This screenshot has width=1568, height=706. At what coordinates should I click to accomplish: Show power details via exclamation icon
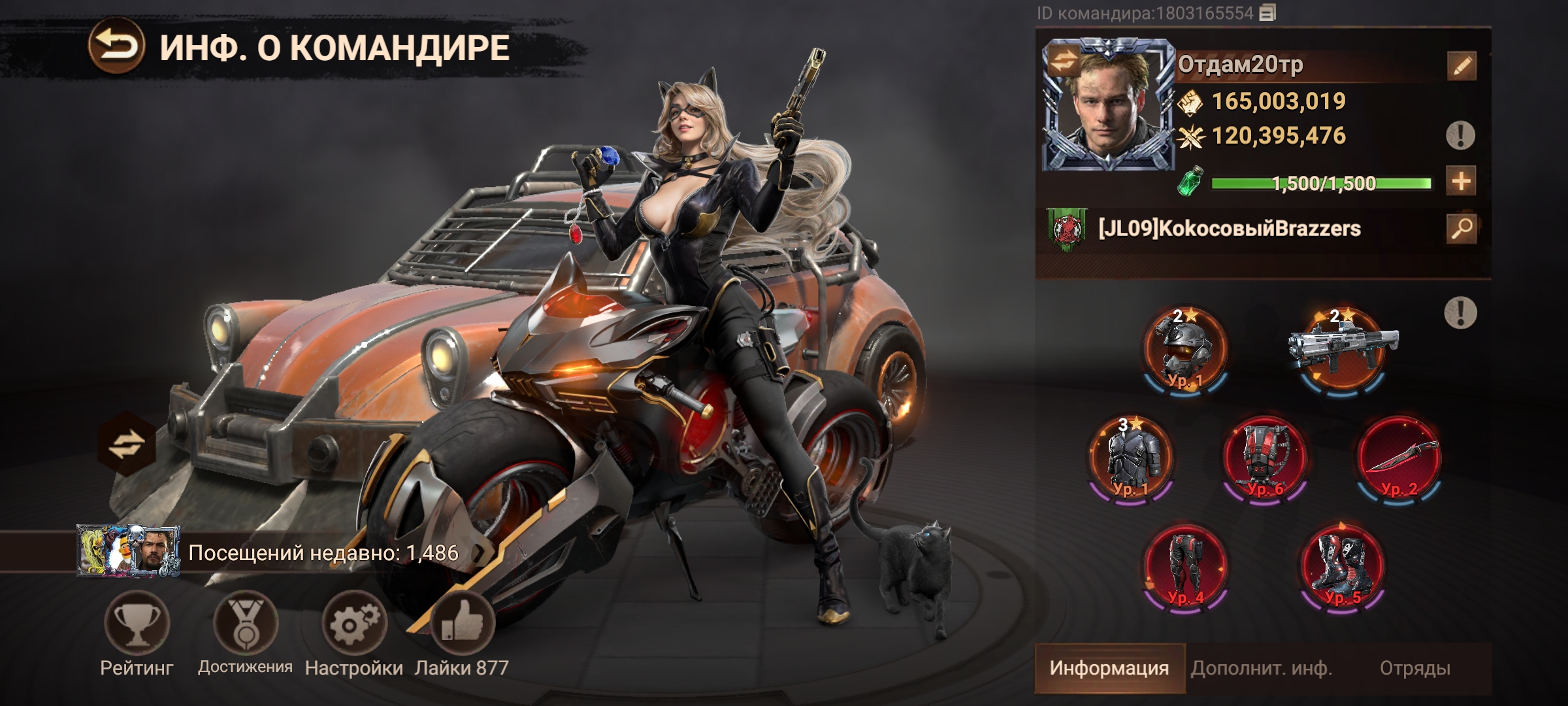[1460, 135]
